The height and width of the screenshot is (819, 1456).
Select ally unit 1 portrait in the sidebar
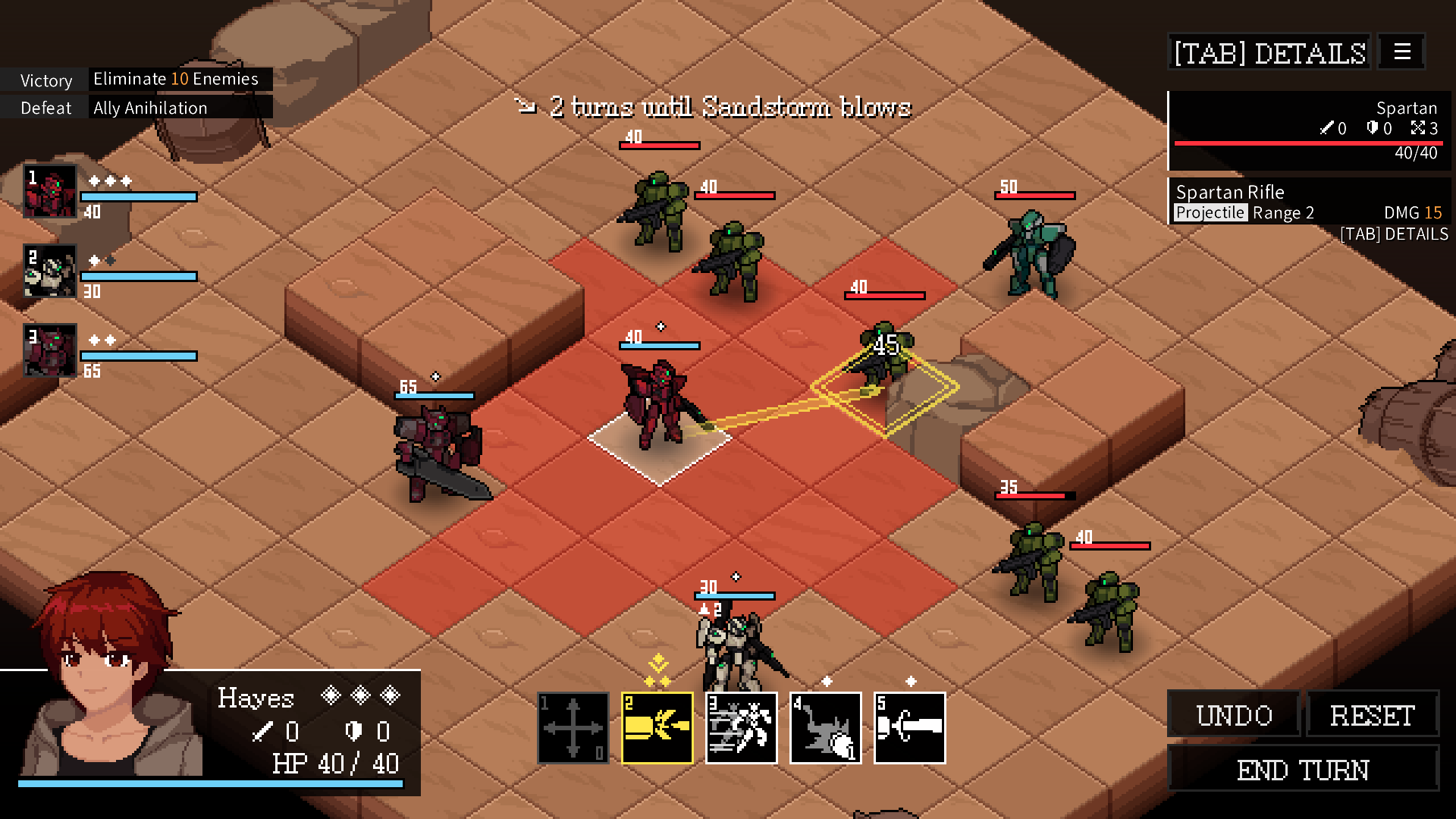pos(49,192)
